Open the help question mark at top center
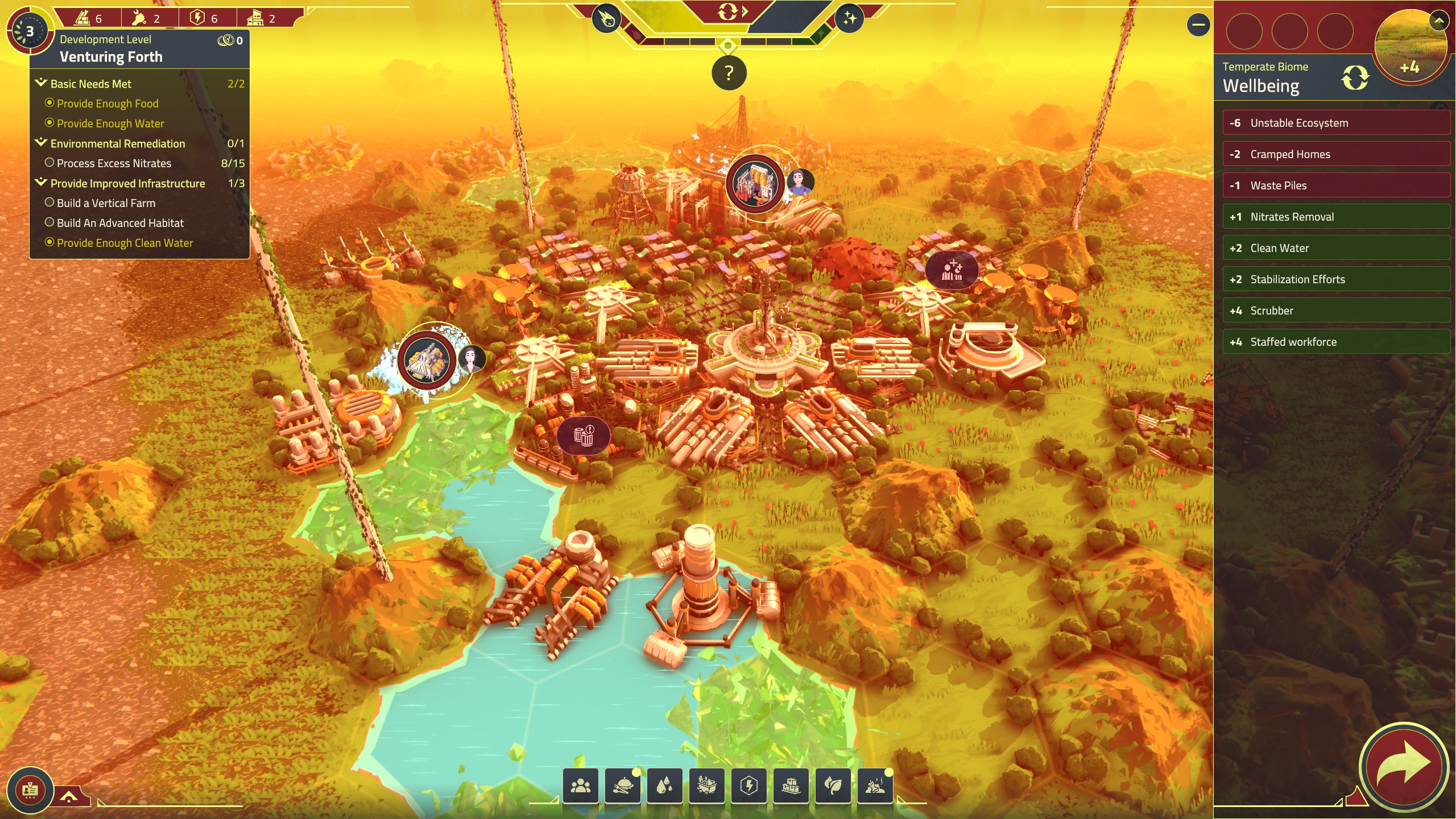Image resolution: width=1456 pixels, height=819 pixels. click(x=728, y=73)
